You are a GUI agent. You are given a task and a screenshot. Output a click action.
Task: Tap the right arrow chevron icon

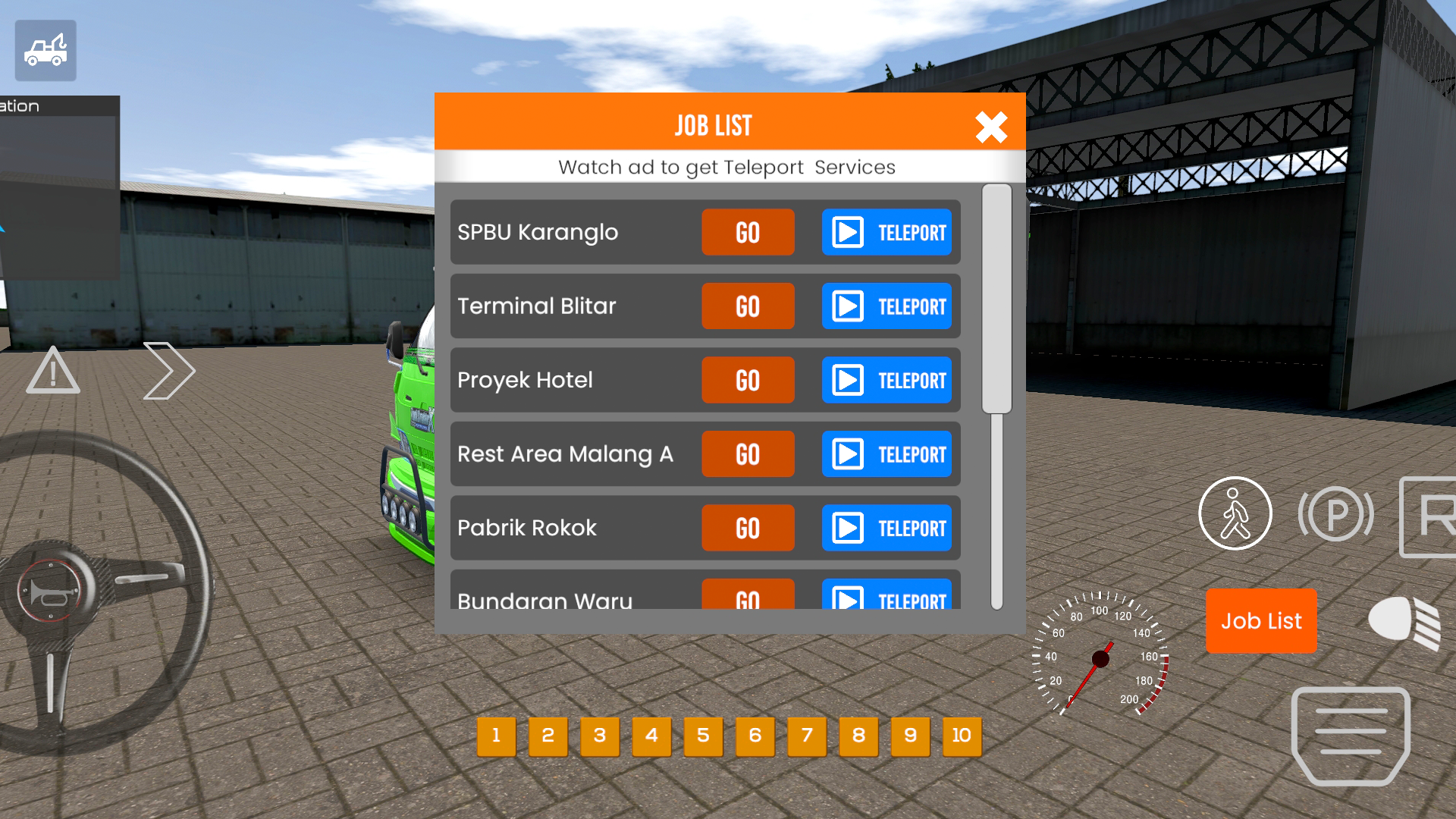(x=169, y=371)
